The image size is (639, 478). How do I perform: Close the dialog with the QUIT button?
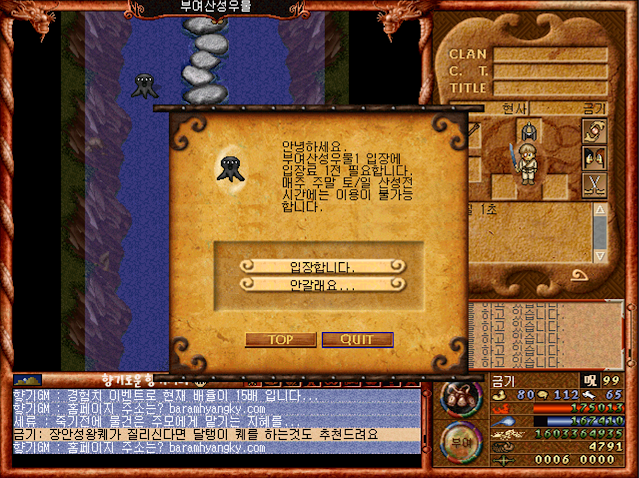point(357,340)
